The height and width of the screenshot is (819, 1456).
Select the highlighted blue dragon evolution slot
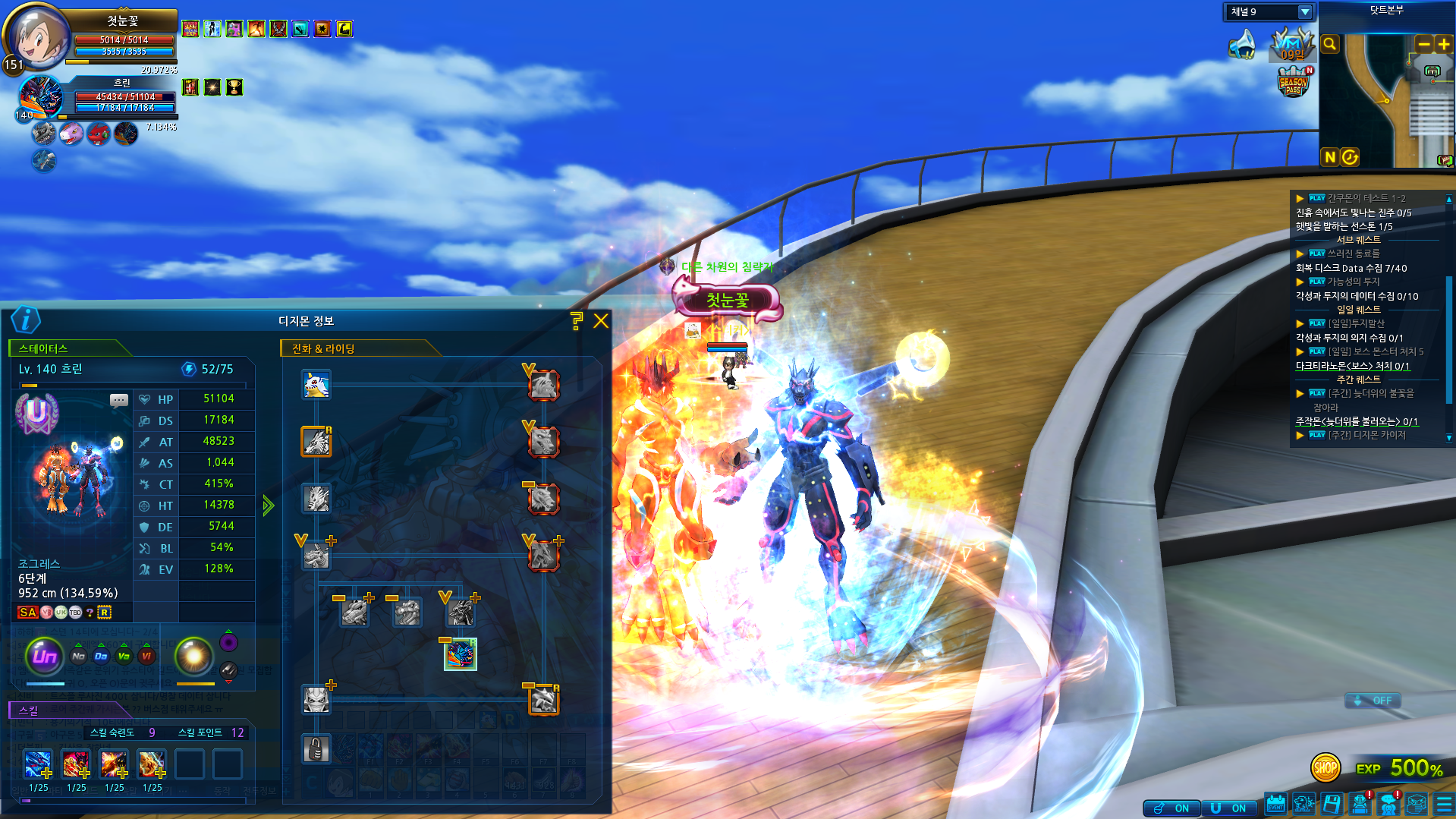(x=460, y=654)
